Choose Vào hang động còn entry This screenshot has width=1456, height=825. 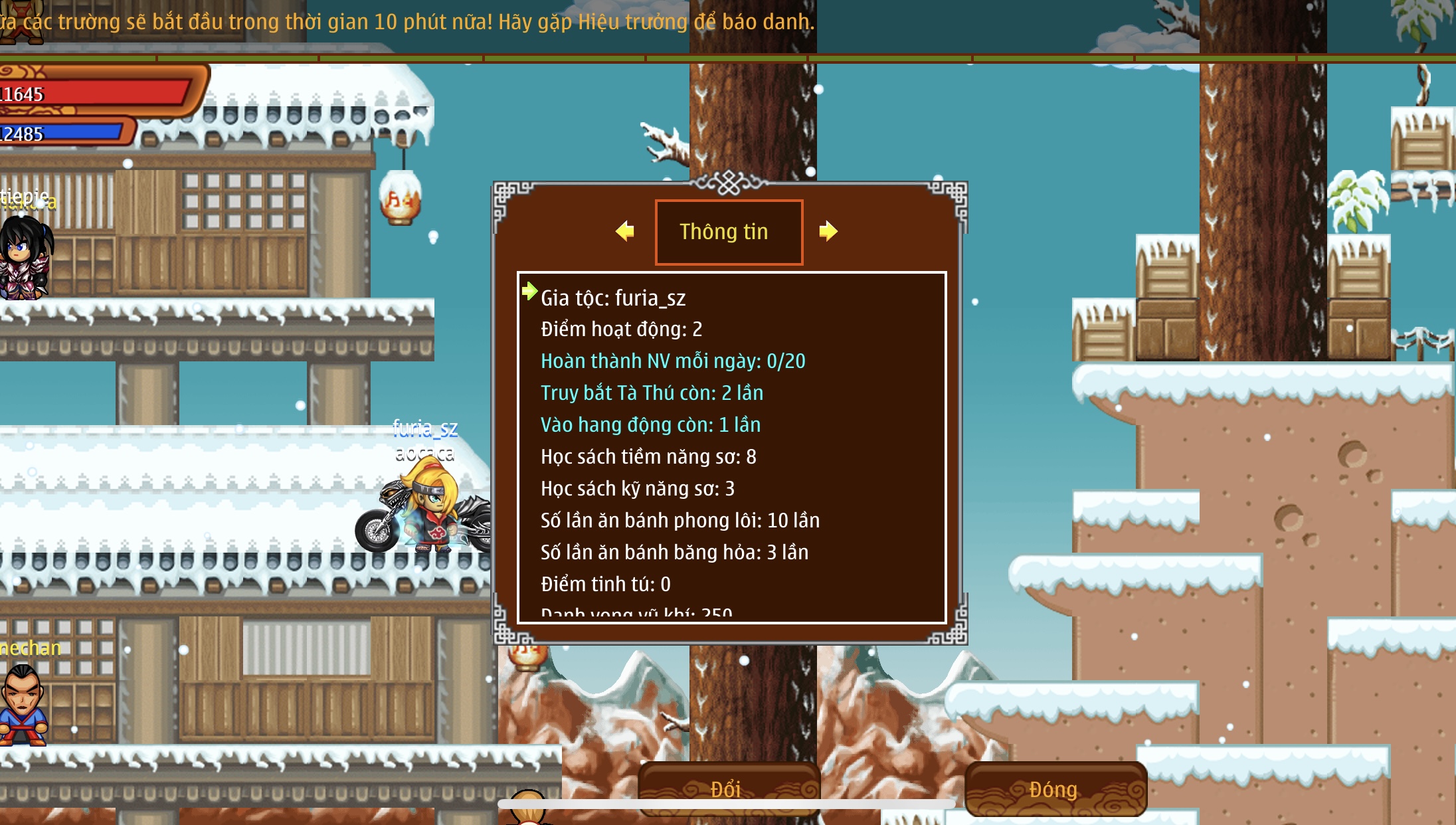click(650, 425)
